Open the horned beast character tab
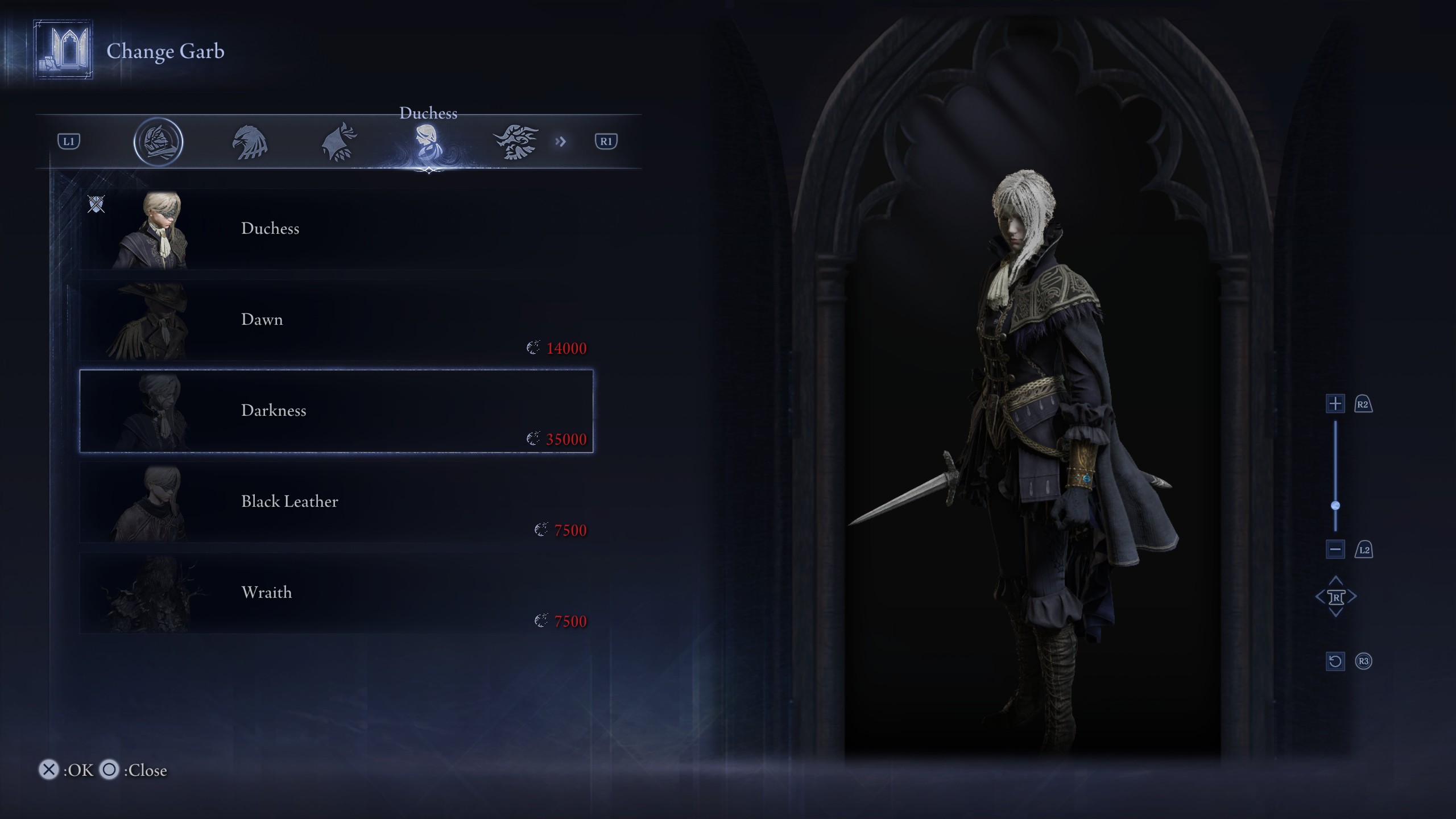The image size is (1456, 819). point(515,142)
